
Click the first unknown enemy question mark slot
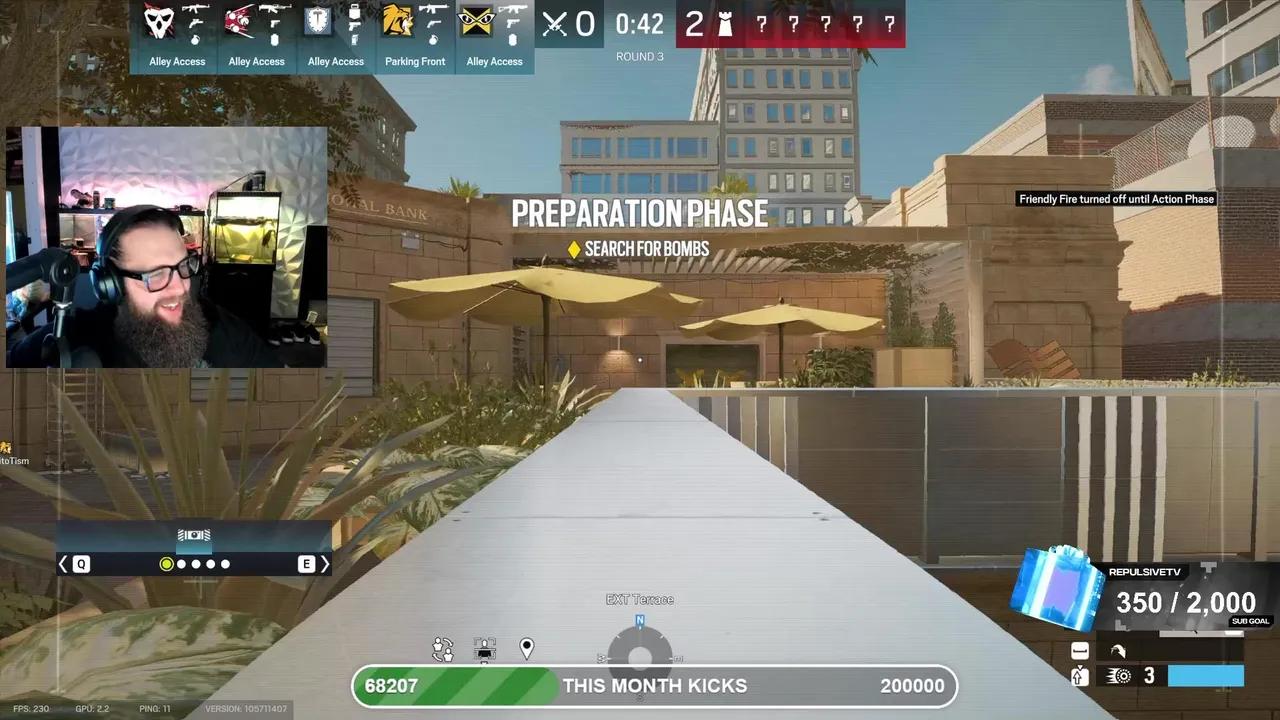point(761,24)
